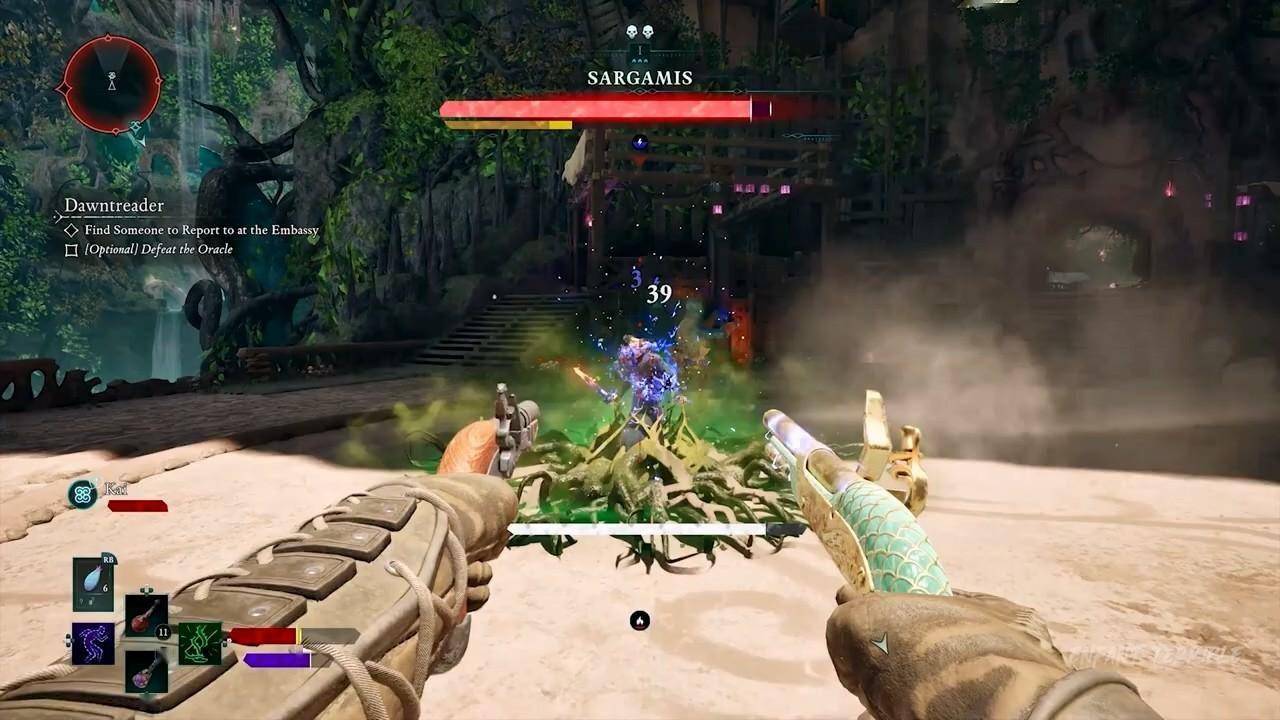Click companion Kai's portrait icon
Viewport: 1280px width, 720px height.
[x=83, y=493]
